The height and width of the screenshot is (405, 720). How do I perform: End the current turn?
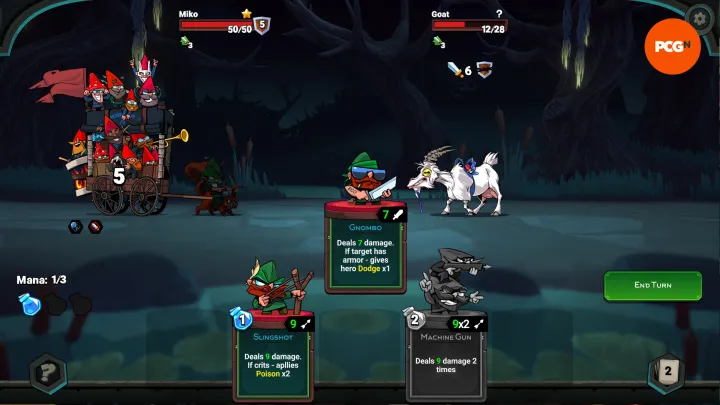(x=652, y=285)
